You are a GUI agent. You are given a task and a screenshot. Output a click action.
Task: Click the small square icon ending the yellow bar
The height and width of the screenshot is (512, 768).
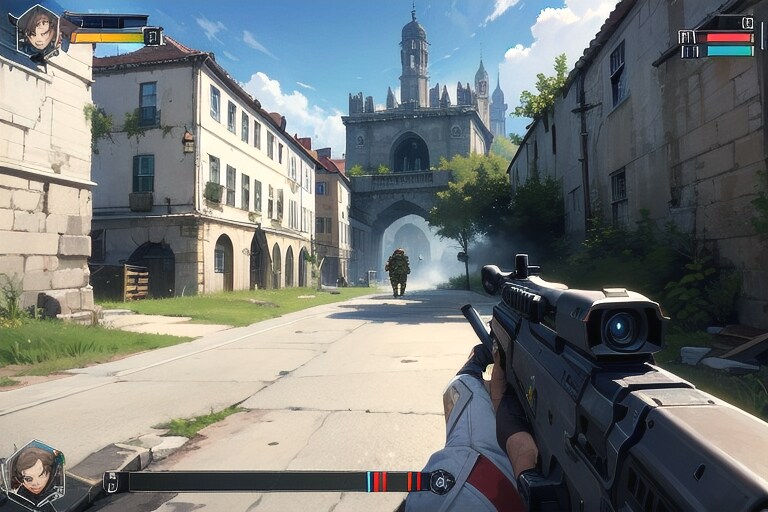152,37
